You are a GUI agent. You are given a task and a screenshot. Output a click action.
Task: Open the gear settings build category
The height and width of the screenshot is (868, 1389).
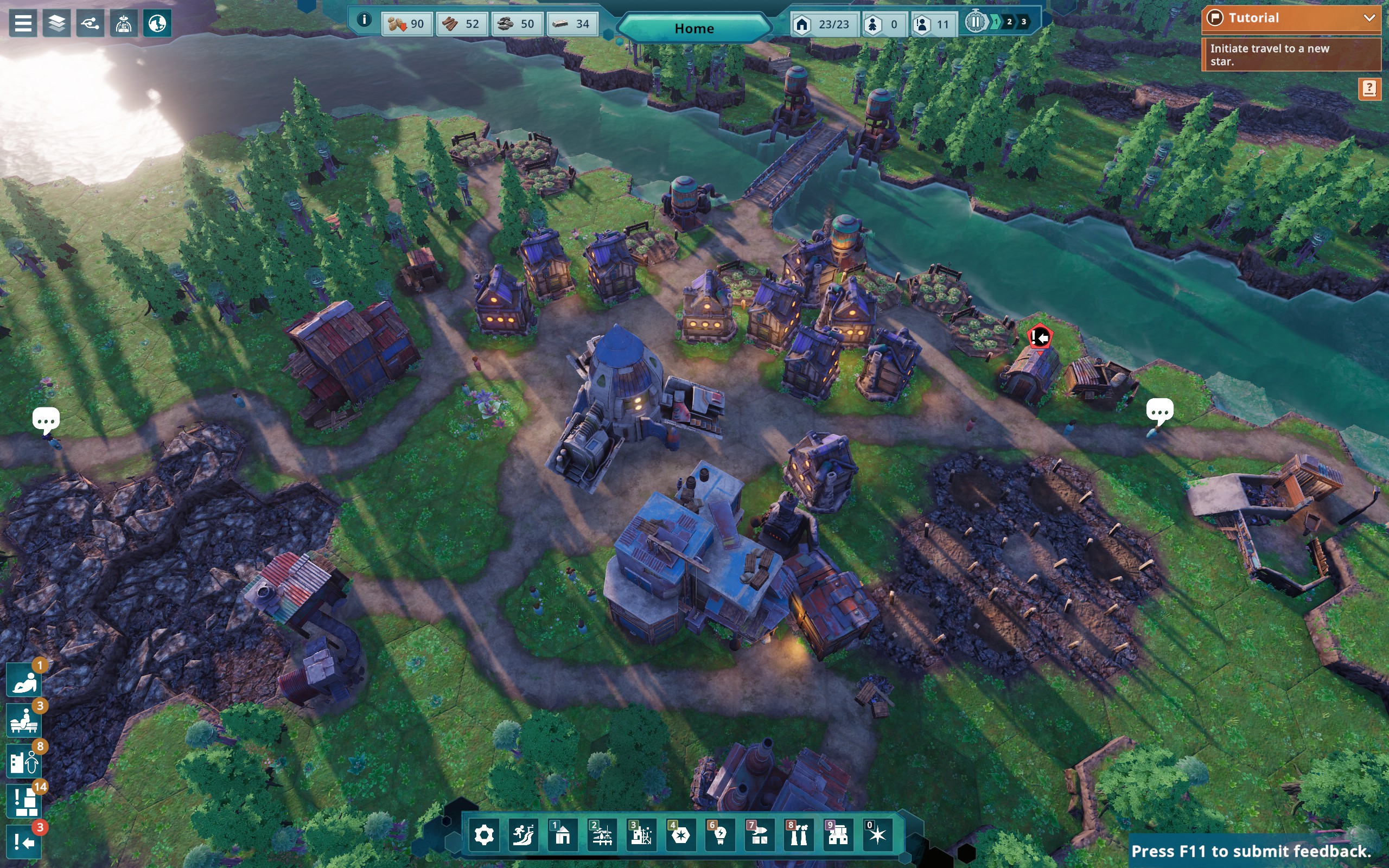[484, 835]
